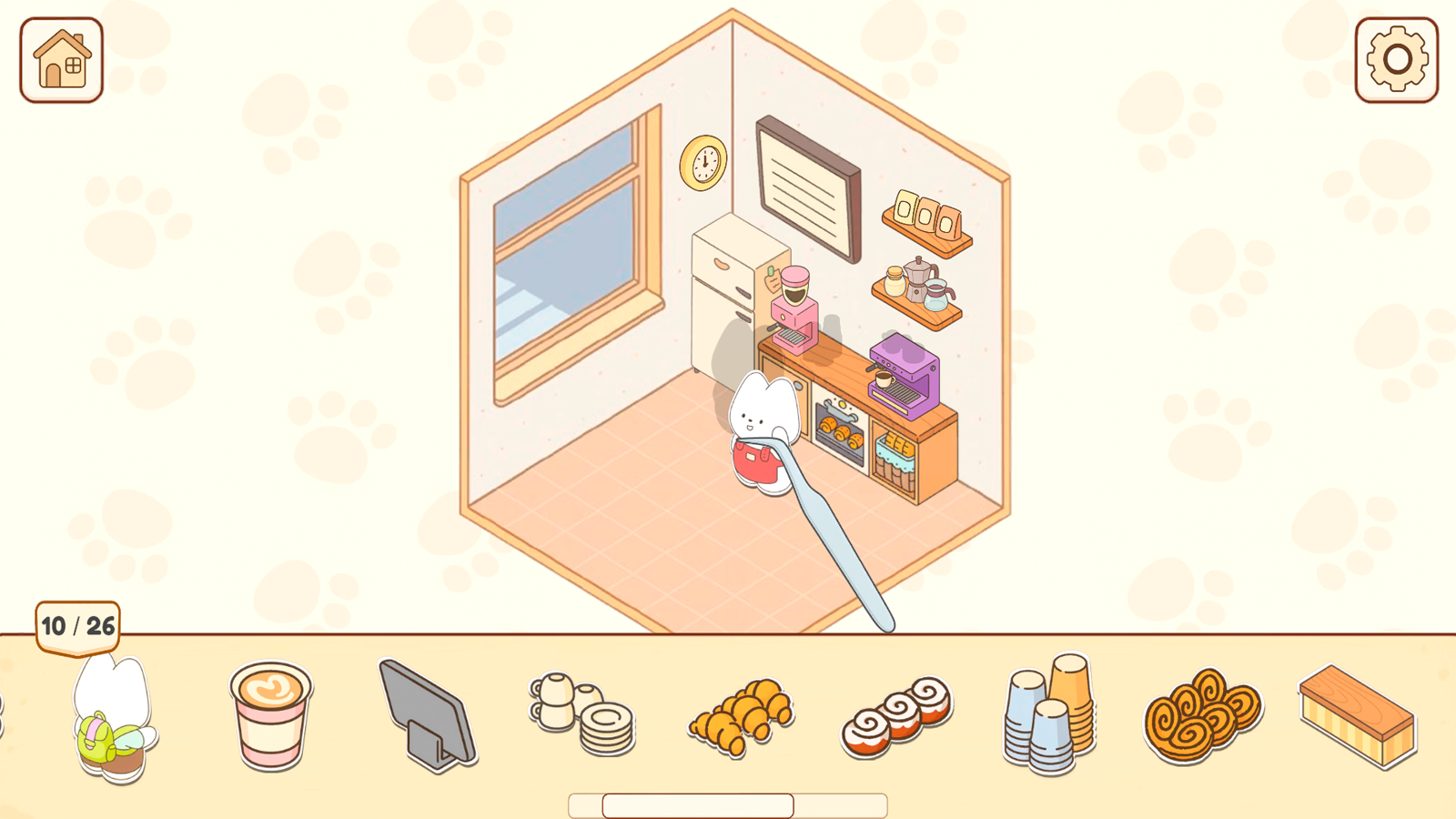
Task: Select the latte cup item in the tray
Action: (x=268, y=719)
